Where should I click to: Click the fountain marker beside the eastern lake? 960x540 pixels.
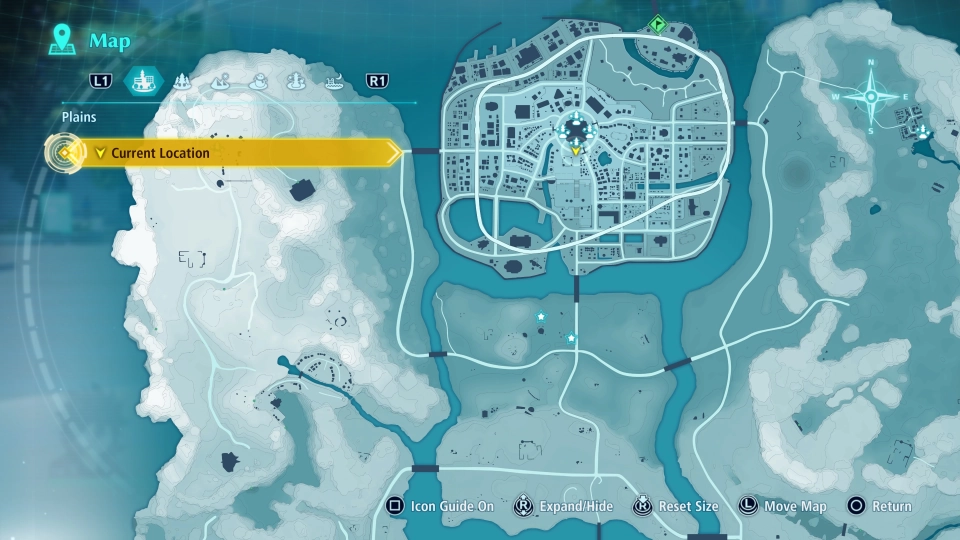[x=921, y=130]
